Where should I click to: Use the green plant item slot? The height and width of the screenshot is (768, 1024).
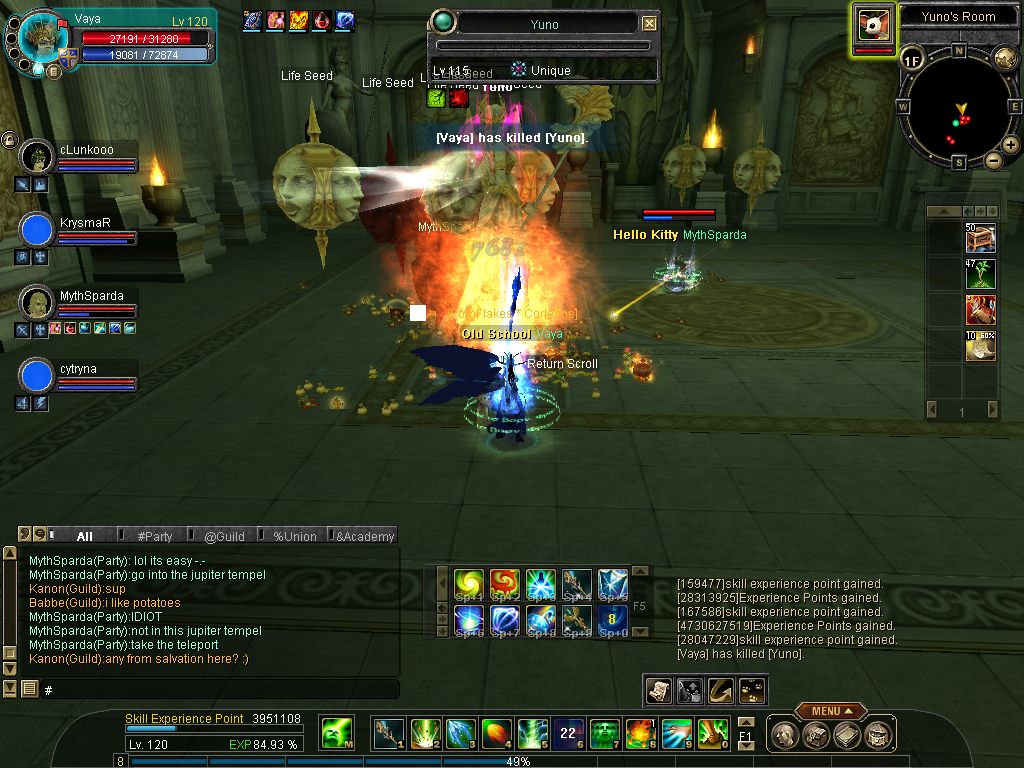pos(980,273)
